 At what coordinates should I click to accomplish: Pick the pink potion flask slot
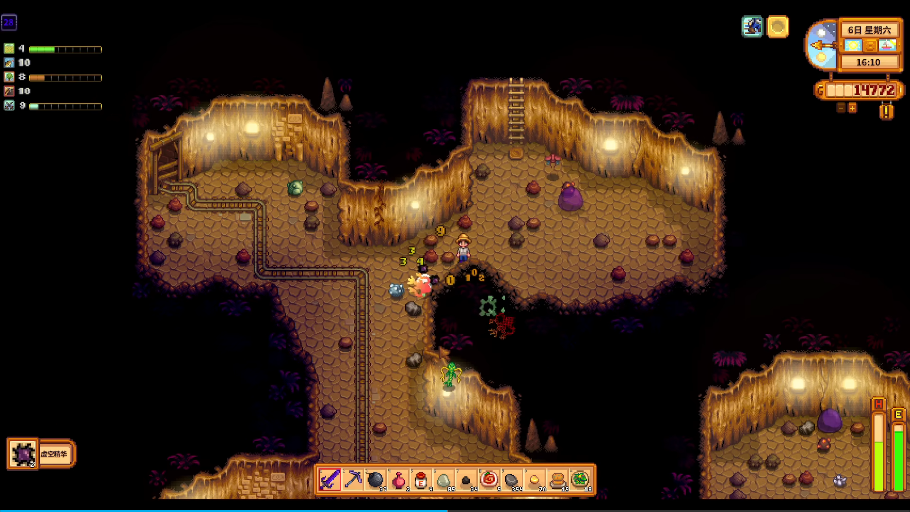coord(398,480)
